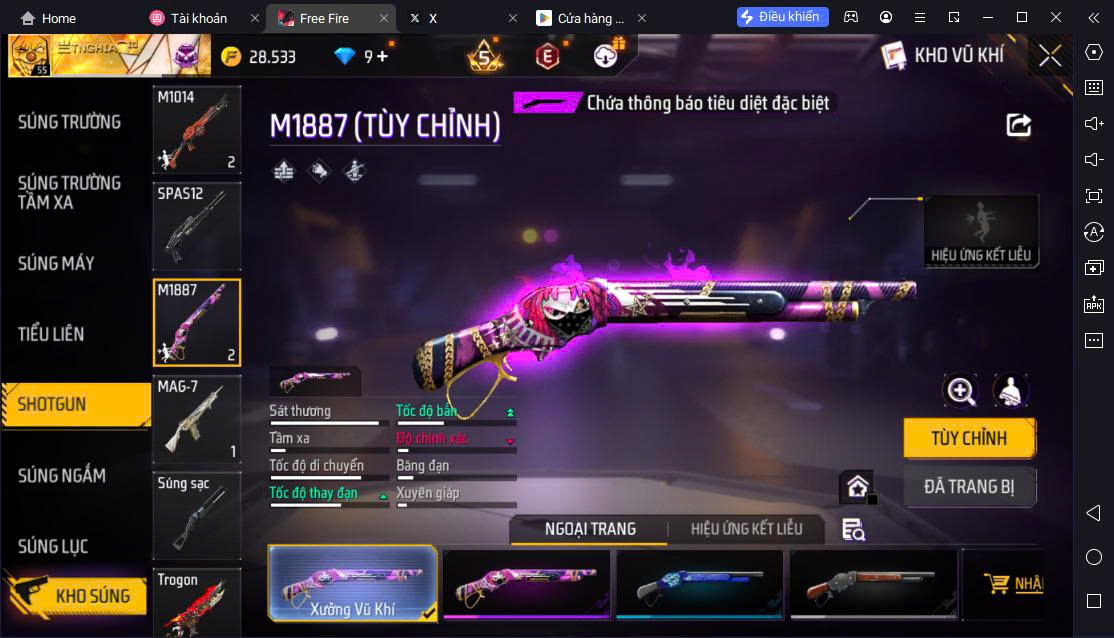
Task: Choose the blue shotgun skin thumbnail
Action: coord(698,583)
